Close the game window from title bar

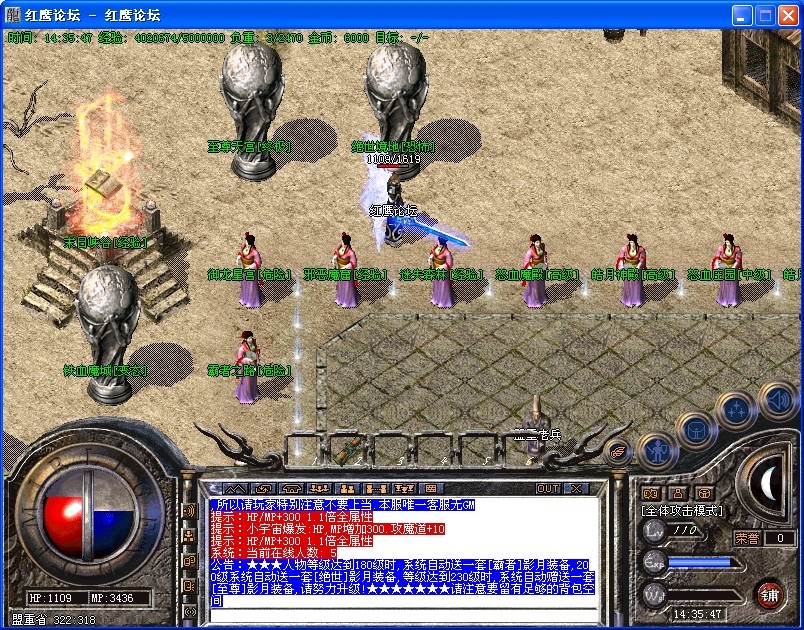[788, 15]
